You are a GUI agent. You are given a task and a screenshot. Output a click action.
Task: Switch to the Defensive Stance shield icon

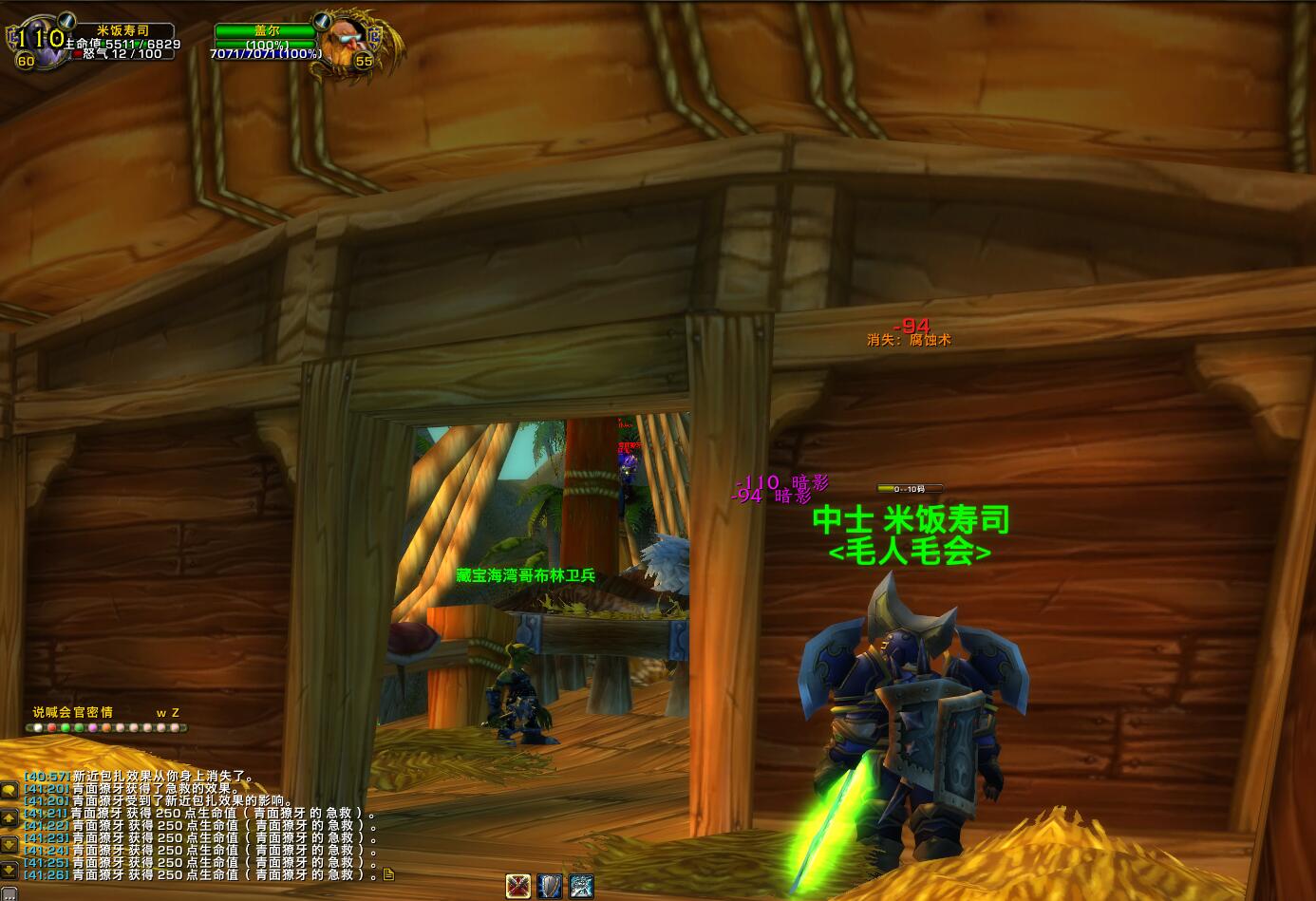click(x=550, y=887)
